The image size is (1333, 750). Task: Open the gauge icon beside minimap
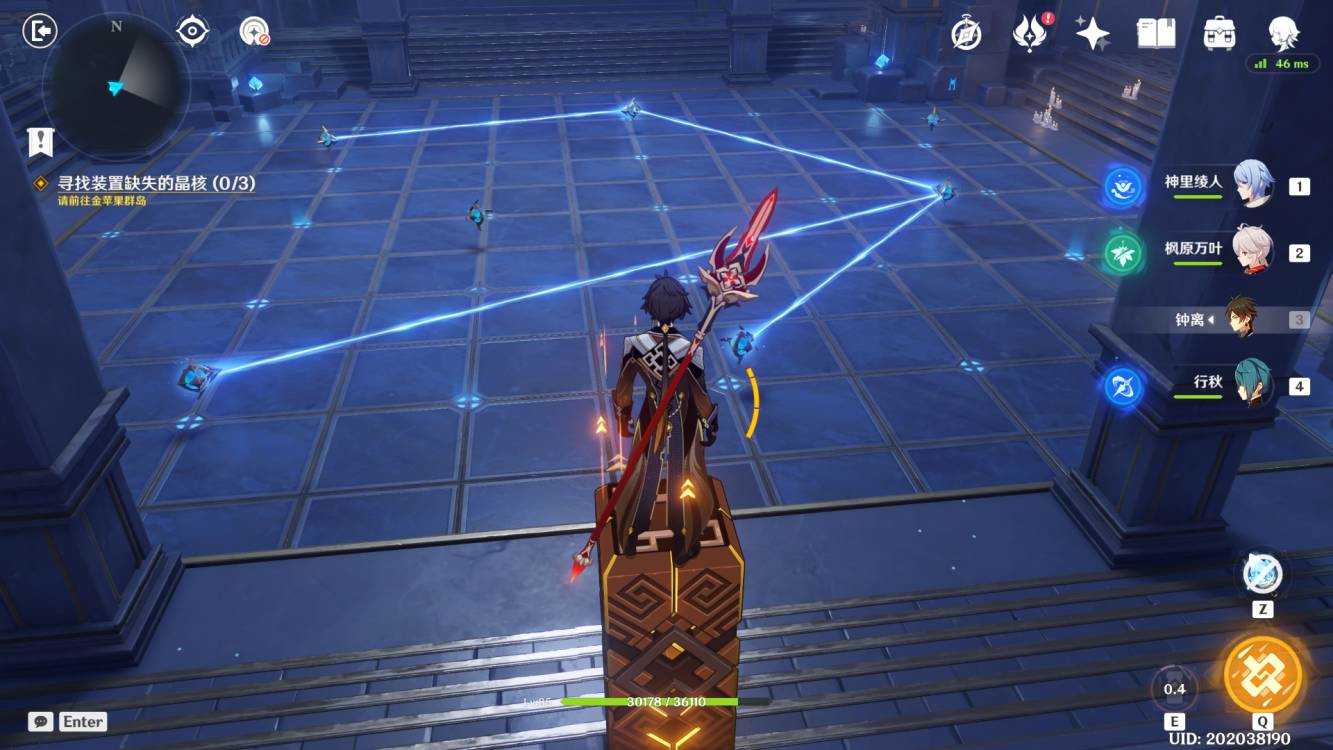(x=254, y=32)
